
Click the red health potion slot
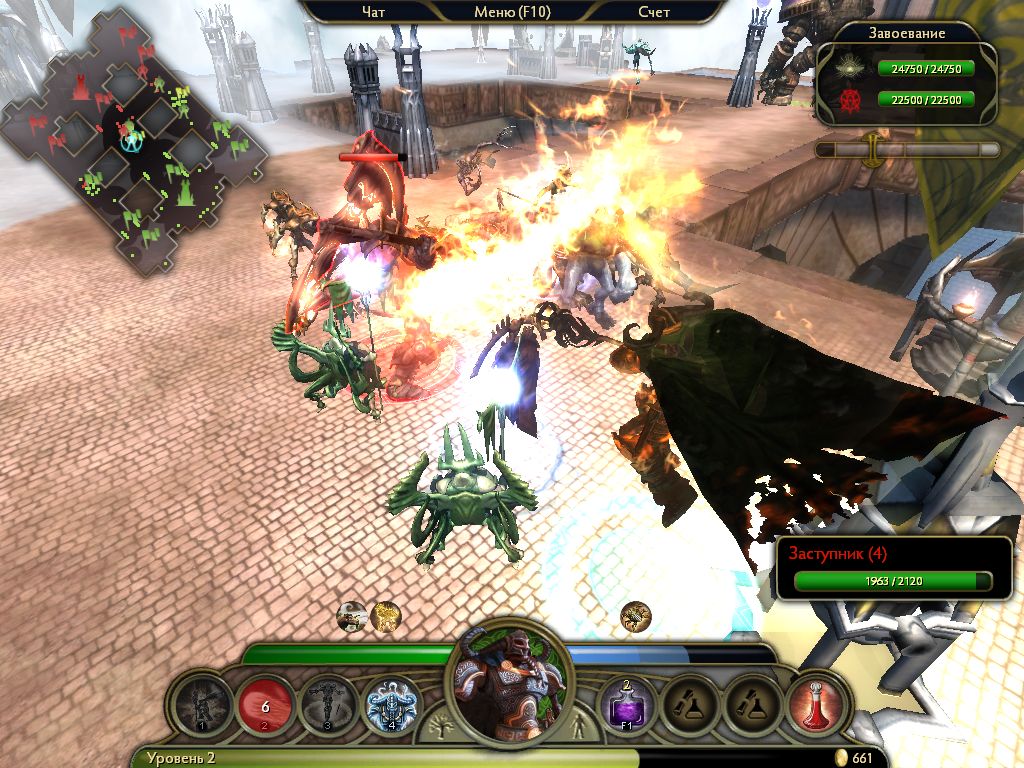[x=817, y=704]
